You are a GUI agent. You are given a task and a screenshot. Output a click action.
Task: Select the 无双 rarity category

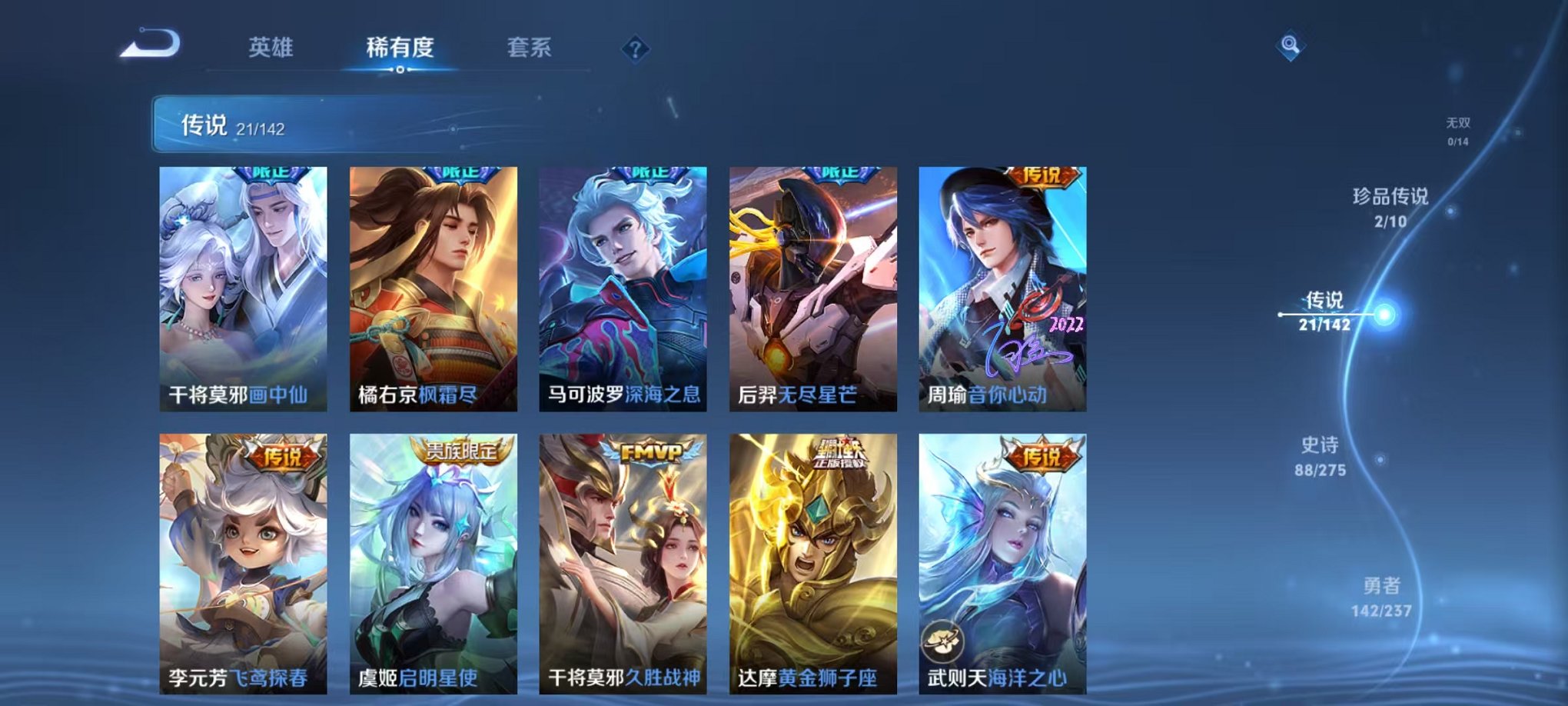pyautogui.click(x=1459, y=128)
